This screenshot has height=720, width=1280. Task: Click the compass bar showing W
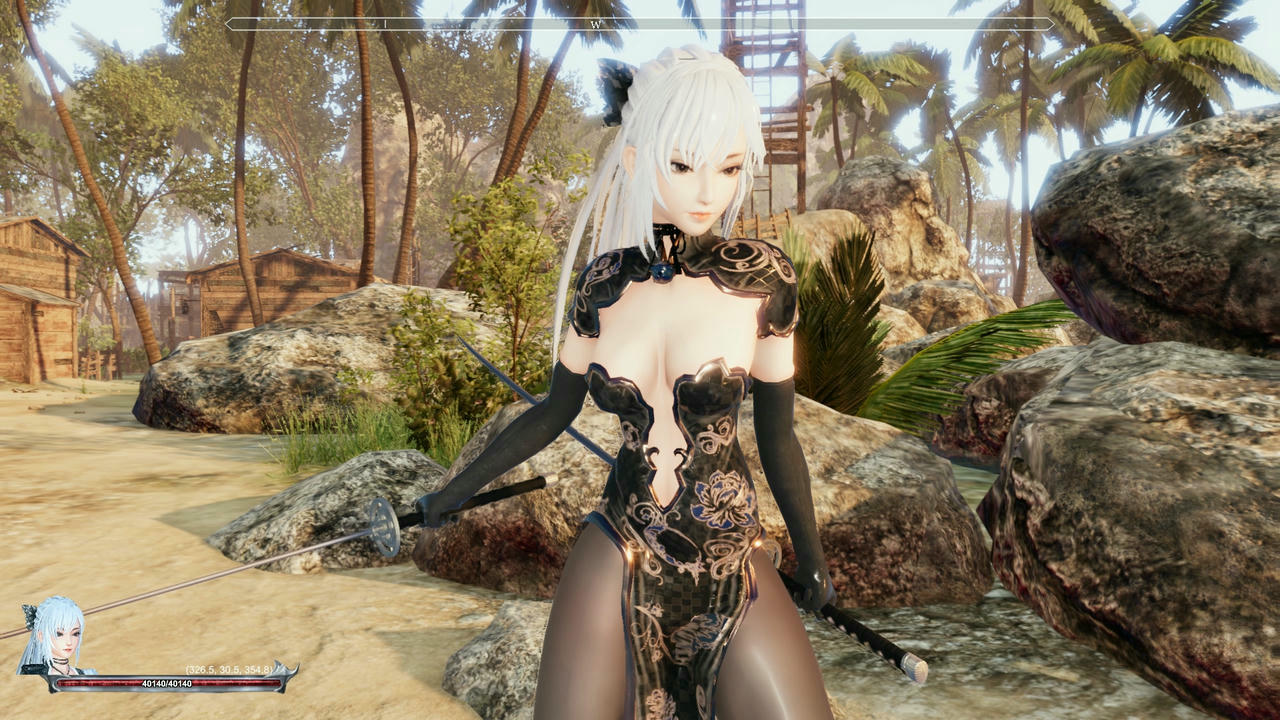pyautogui.click(x=640, y=23)
